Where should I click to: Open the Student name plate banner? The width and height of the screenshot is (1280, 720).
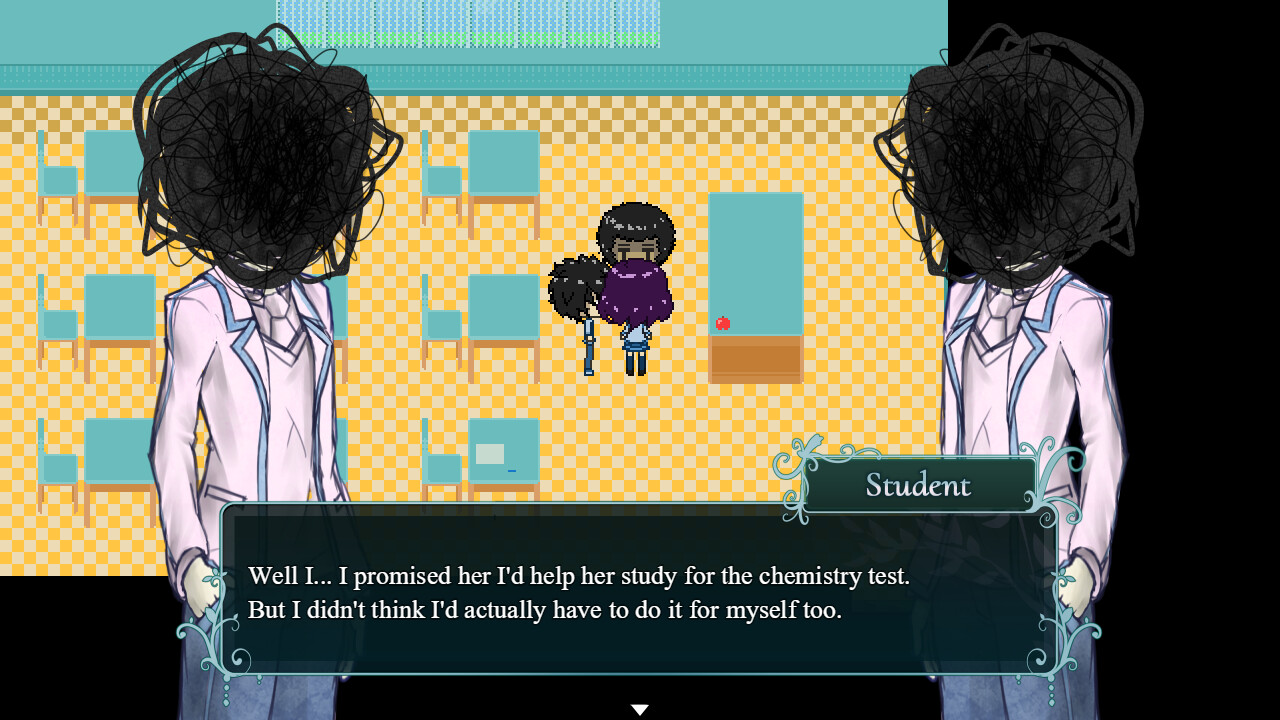coord(916,484)
